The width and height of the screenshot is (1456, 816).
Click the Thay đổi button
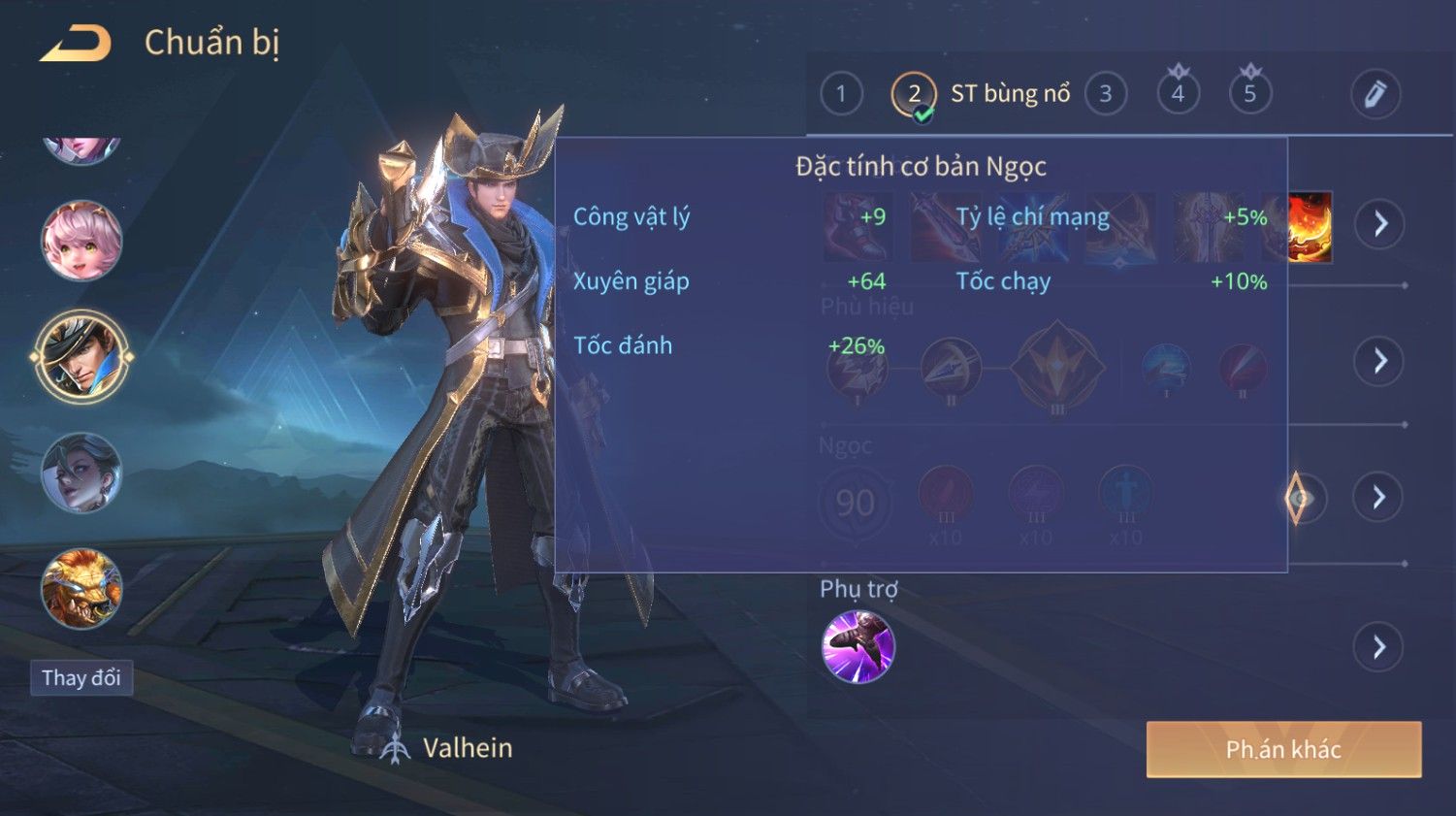coord(81,677)
